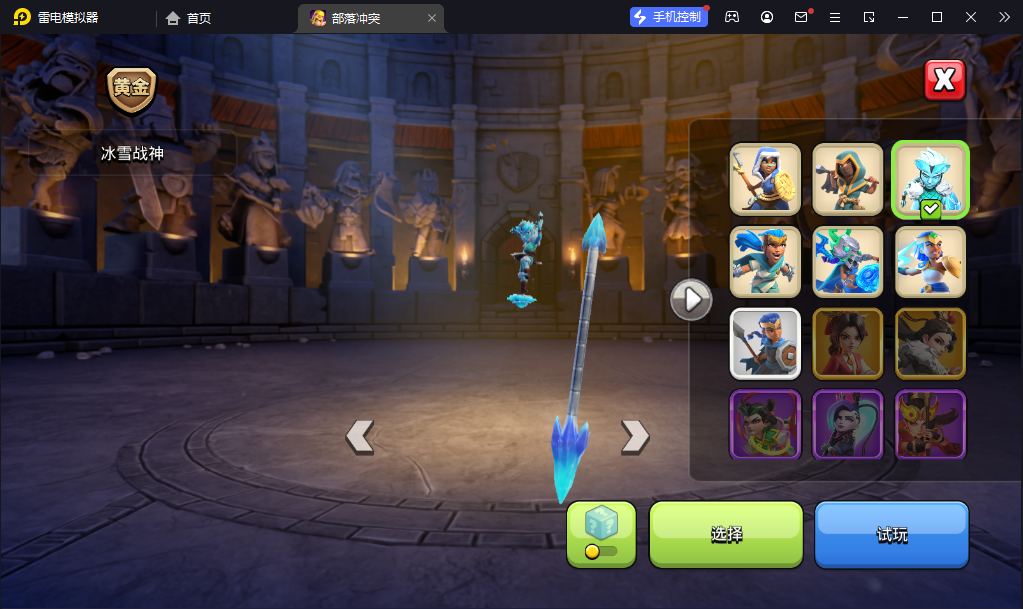Choose the teal-hooded skin with gold trim
The height and width of the screenshot is (609, 1023).
(x=848, y=179)
